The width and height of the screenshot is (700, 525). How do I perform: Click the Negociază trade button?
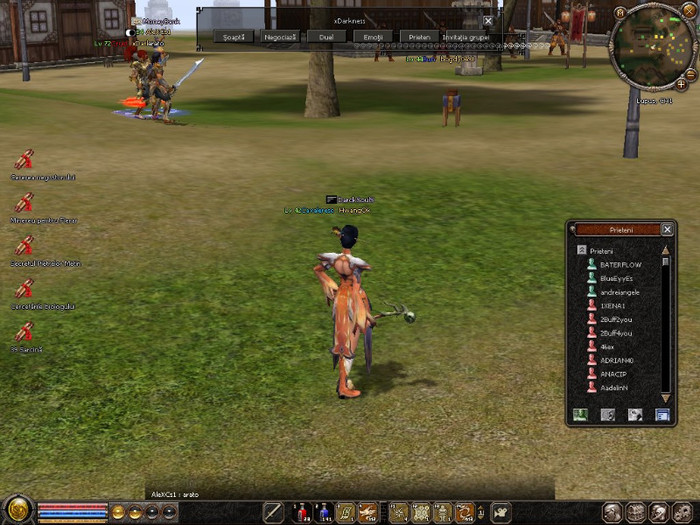pos(280,36)
